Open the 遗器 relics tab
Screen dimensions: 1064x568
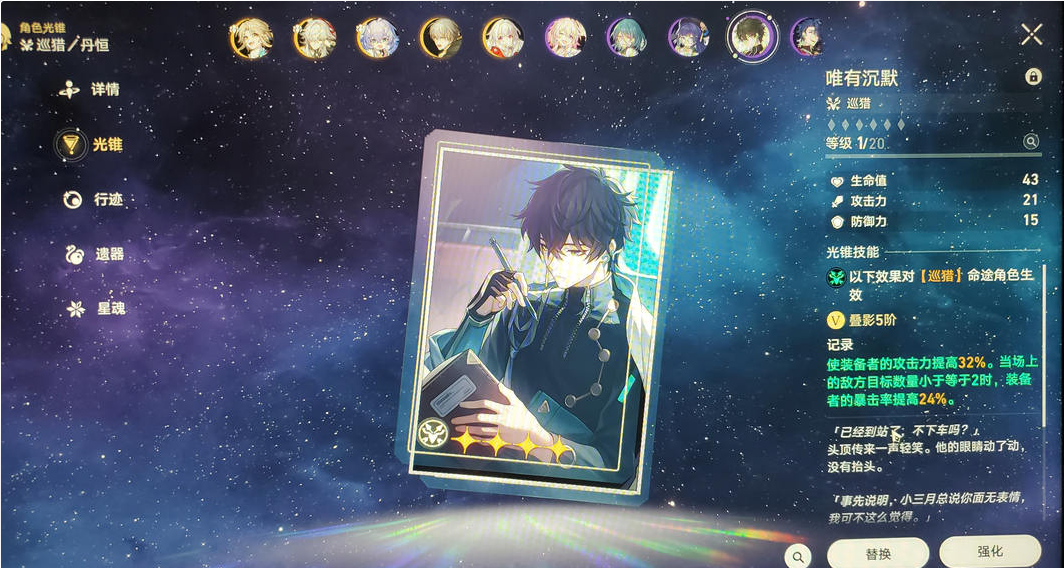[x=94, y=255]
